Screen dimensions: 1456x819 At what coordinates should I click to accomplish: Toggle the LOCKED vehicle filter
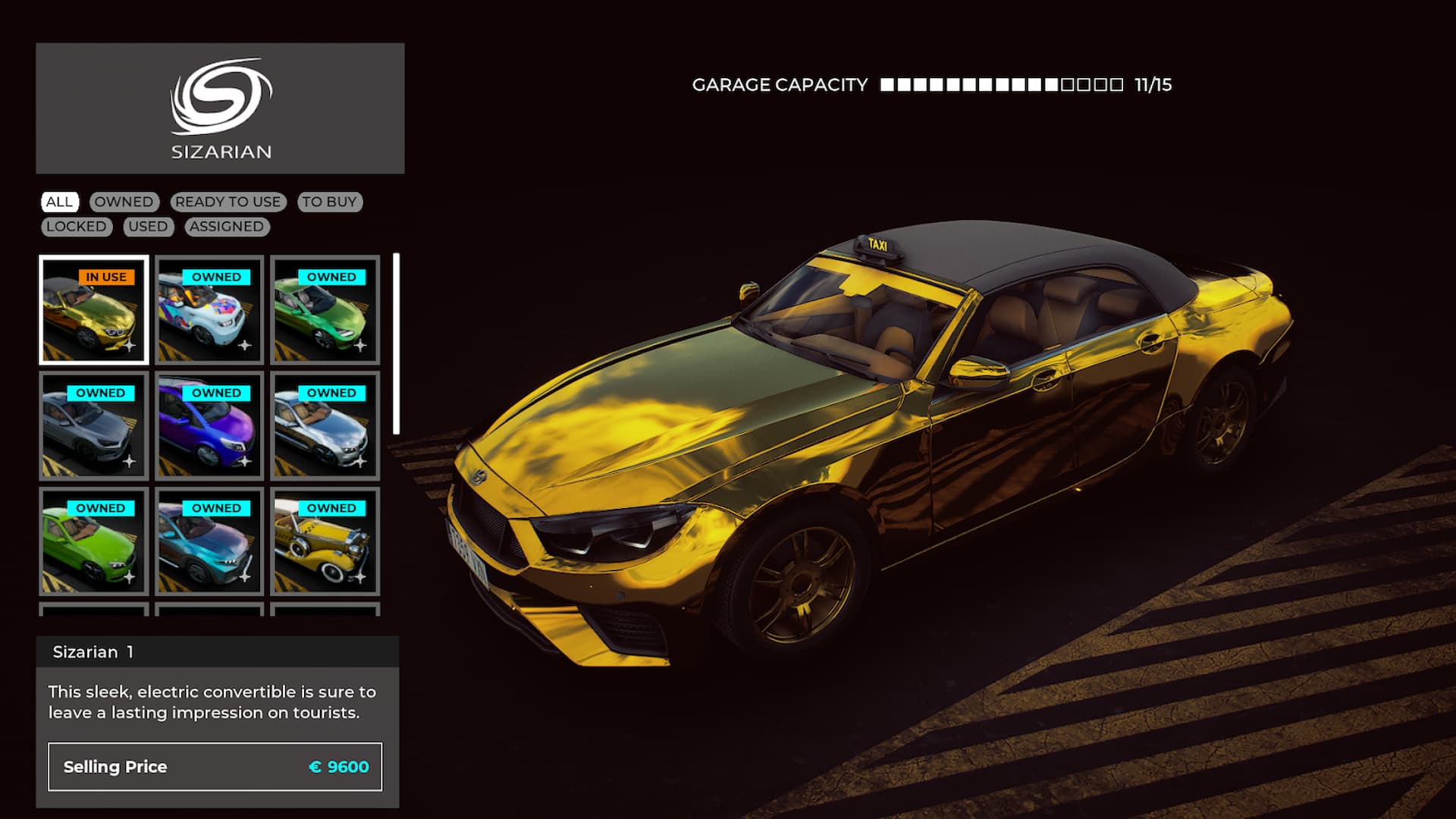pyautogui.click(x=76, y=227)
